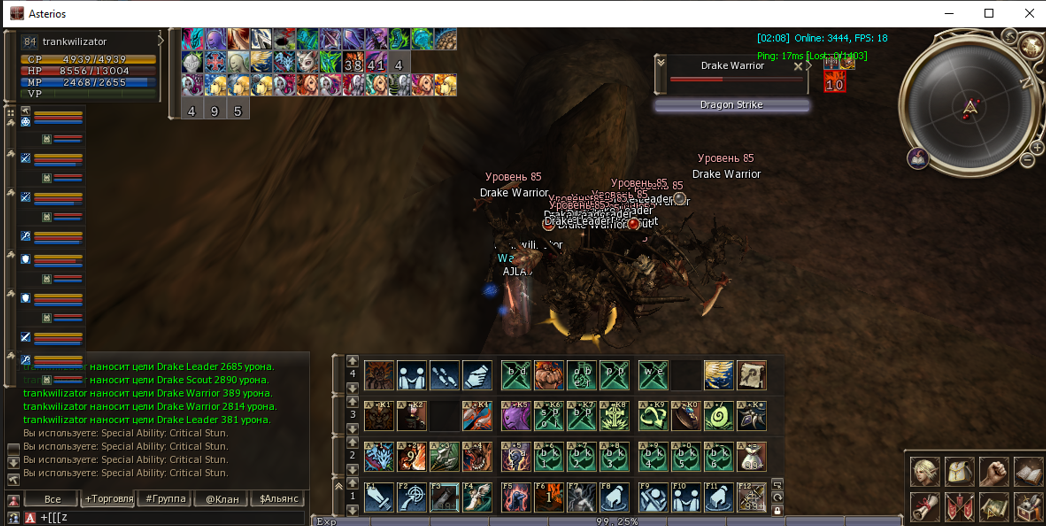
Task: Click the circular radar minimap
Action: pos(969,106)
